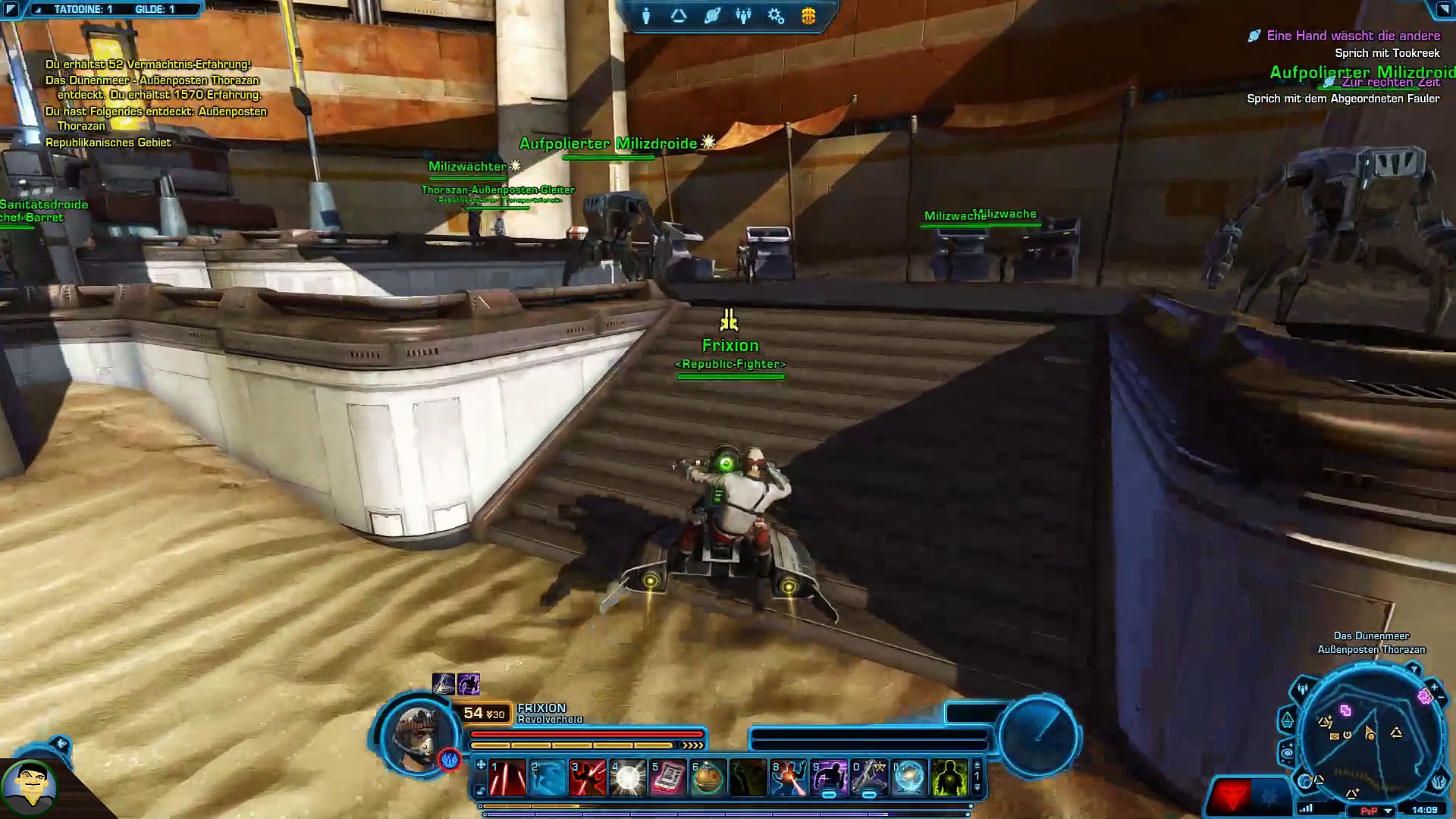Activate the red twin-blaster ability in slot 1

[x=507, y=778]
